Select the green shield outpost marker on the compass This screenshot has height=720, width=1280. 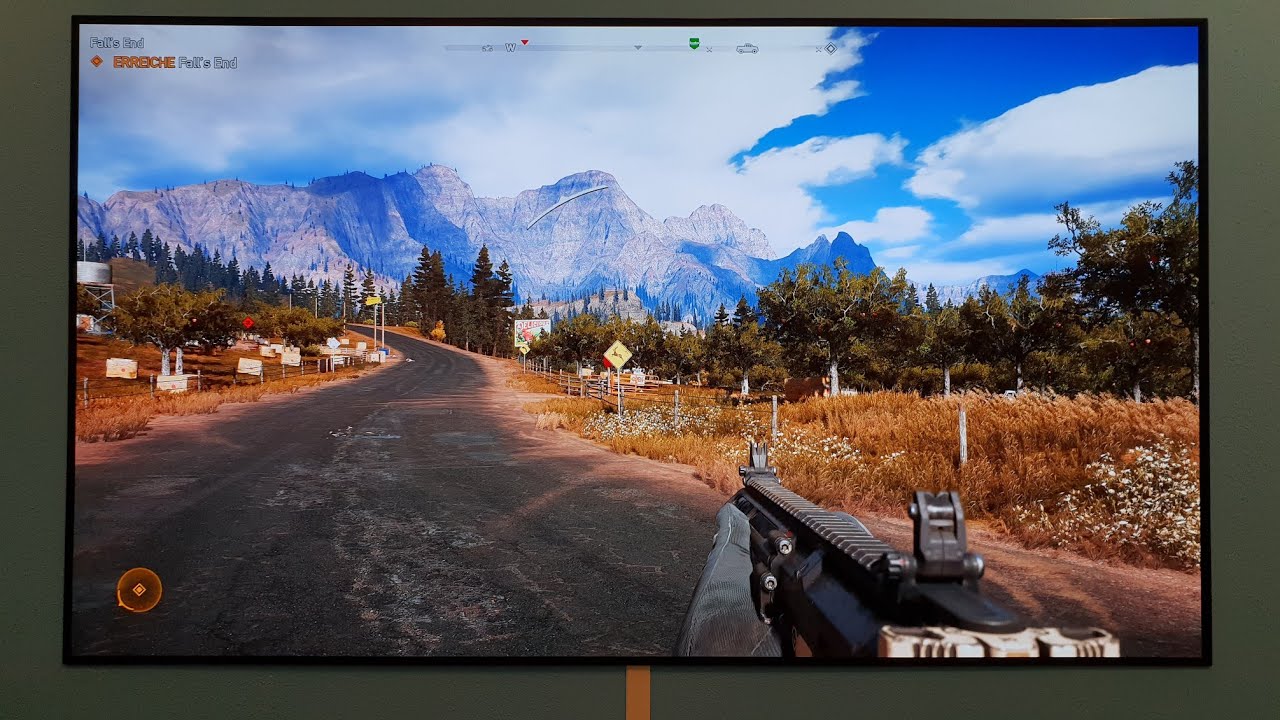point(693,45)
